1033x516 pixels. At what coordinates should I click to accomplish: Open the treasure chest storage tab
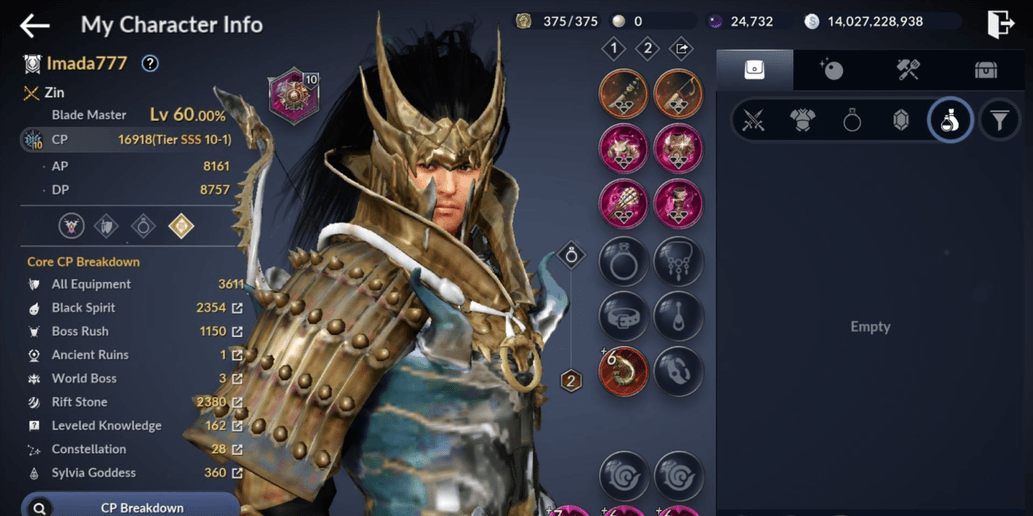coord(986,69)
